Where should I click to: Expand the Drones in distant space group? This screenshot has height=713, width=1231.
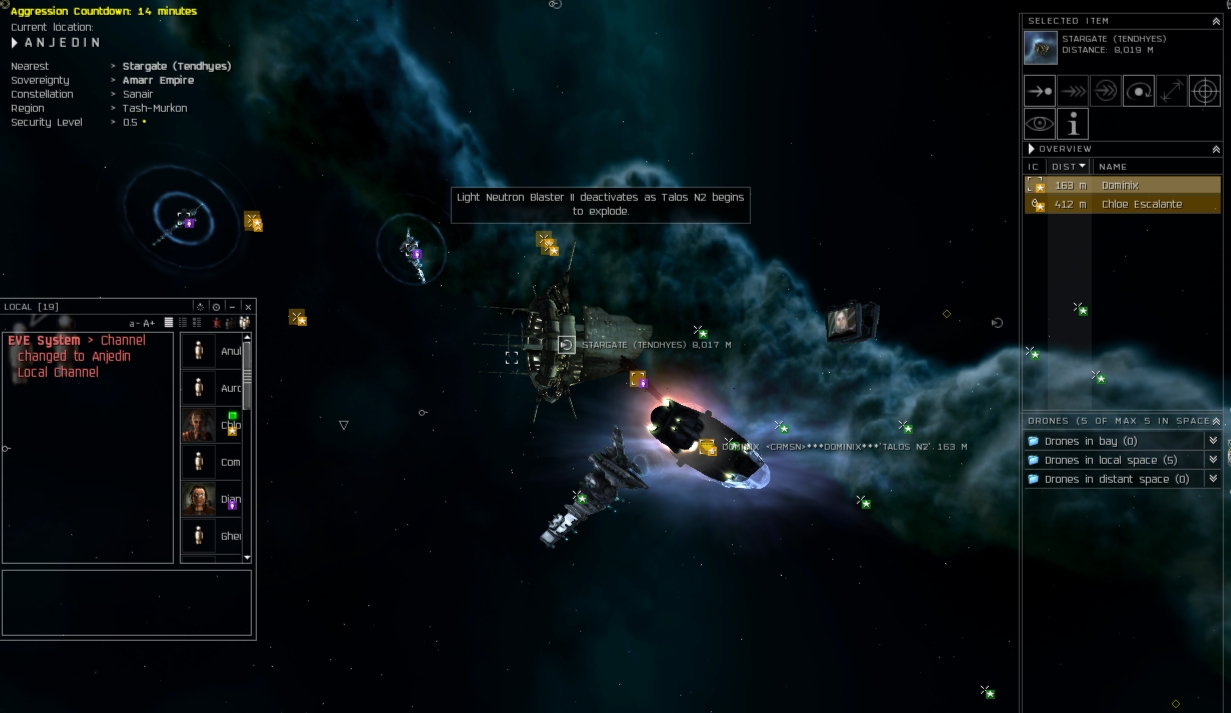[x=1213, y=479]
